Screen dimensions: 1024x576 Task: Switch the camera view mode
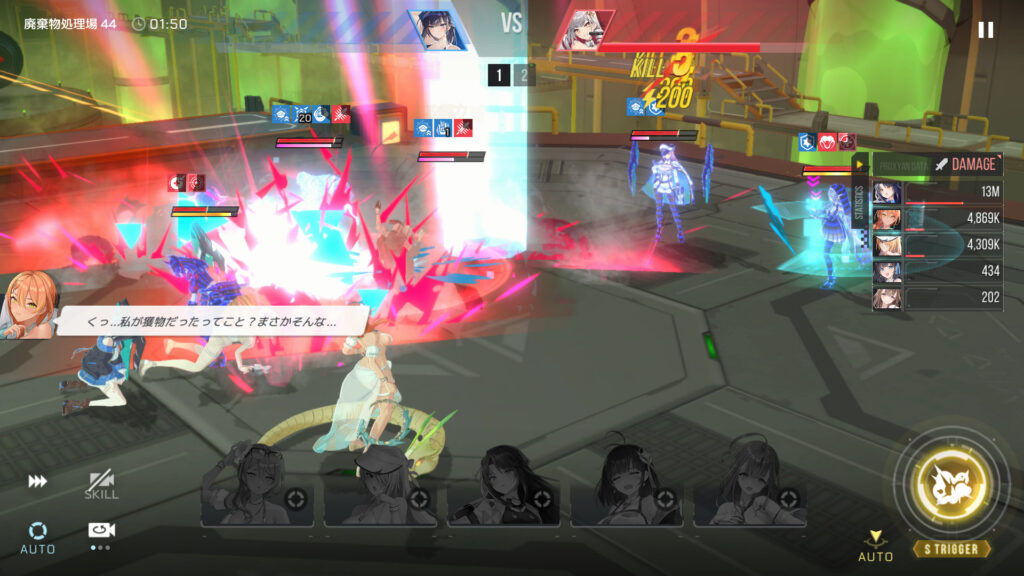(x=100, y=534)
